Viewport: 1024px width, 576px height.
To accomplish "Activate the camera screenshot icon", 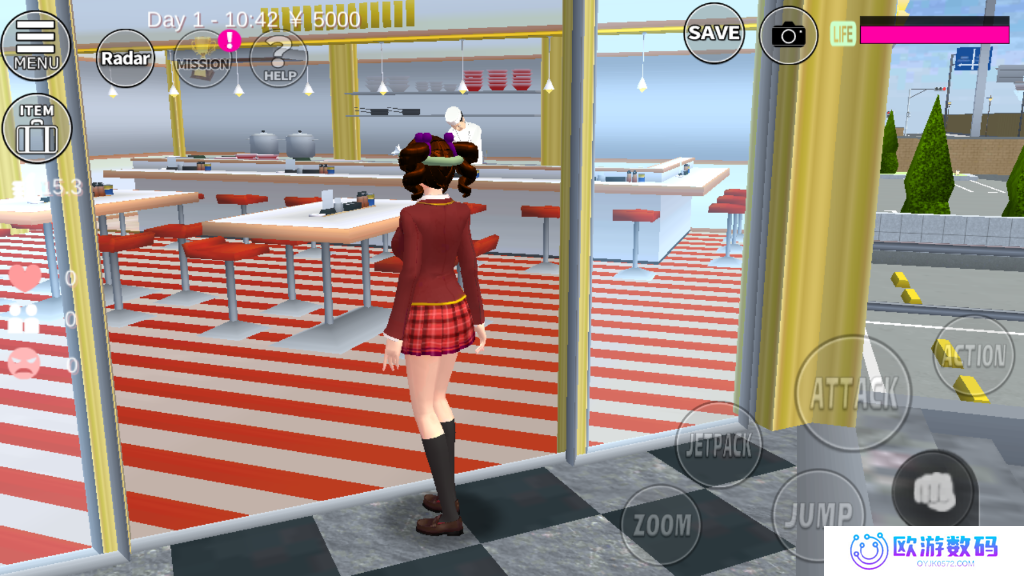I will coord(788,35).
